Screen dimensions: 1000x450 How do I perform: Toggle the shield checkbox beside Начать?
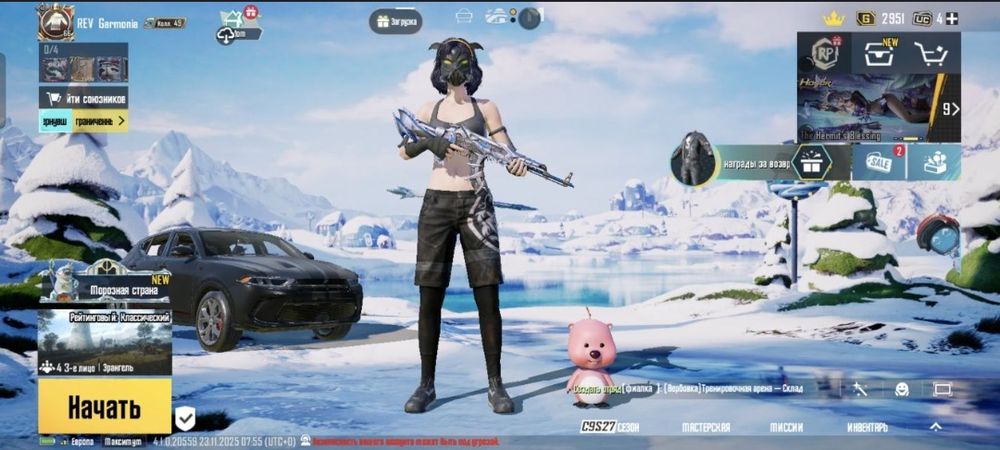[185, 417]
